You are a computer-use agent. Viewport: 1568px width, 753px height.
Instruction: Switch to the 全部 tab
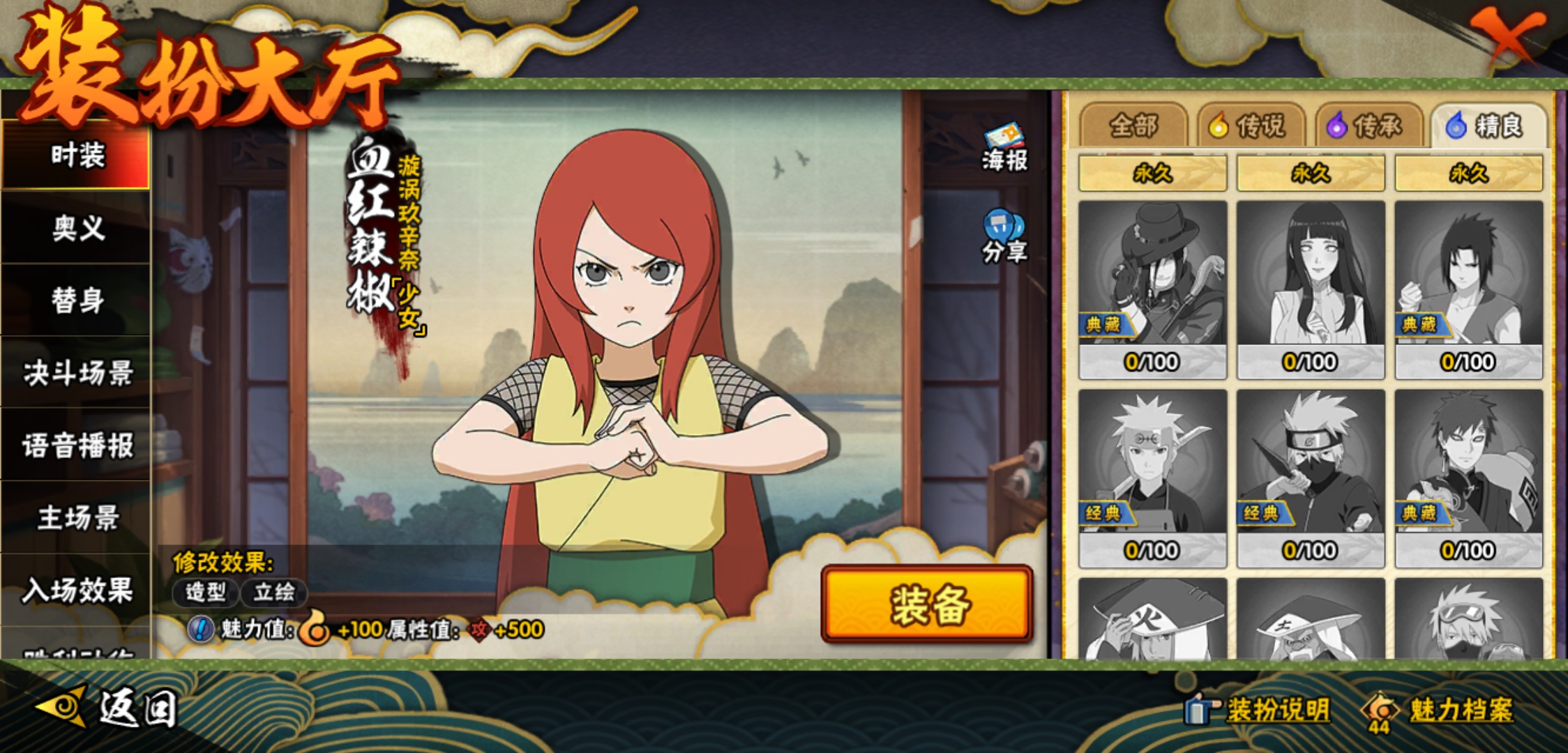click(1133, 126)
